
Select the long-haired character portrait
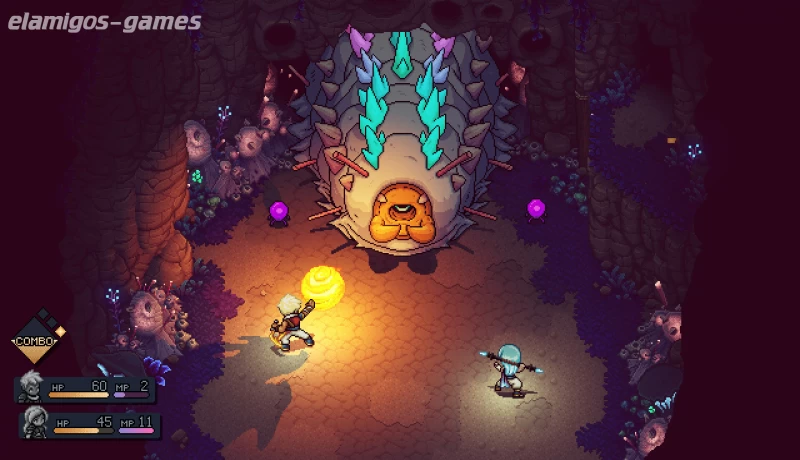coord(36,420)
